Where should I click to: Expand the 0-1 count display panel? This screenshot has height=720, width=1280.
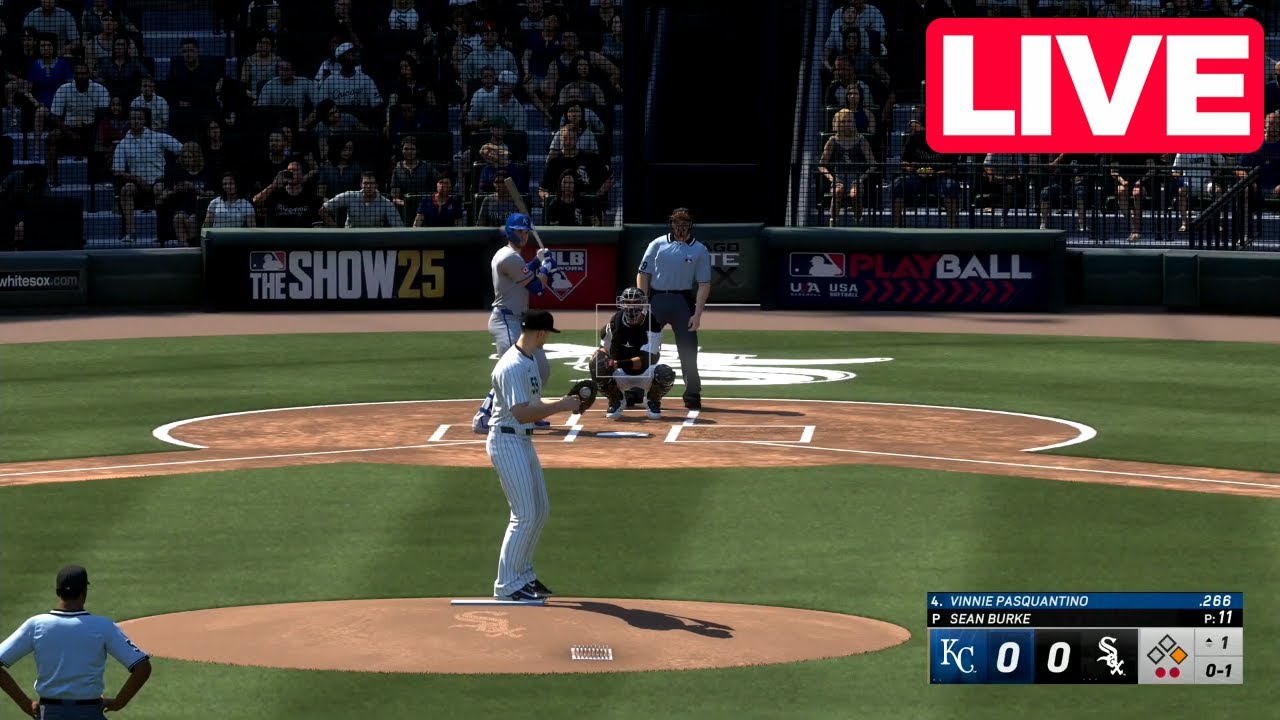[1219, 672]
